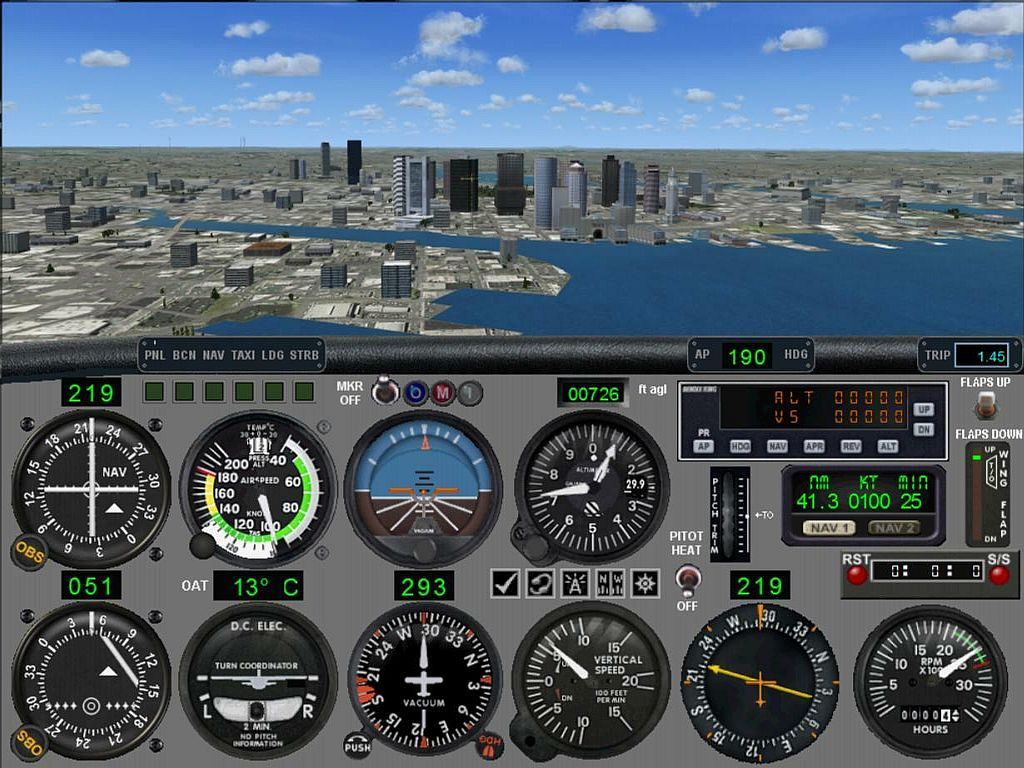1024x768 pixels.
Task: Arm the autopilot APR approach mode
Action: (x=814, y=446)
